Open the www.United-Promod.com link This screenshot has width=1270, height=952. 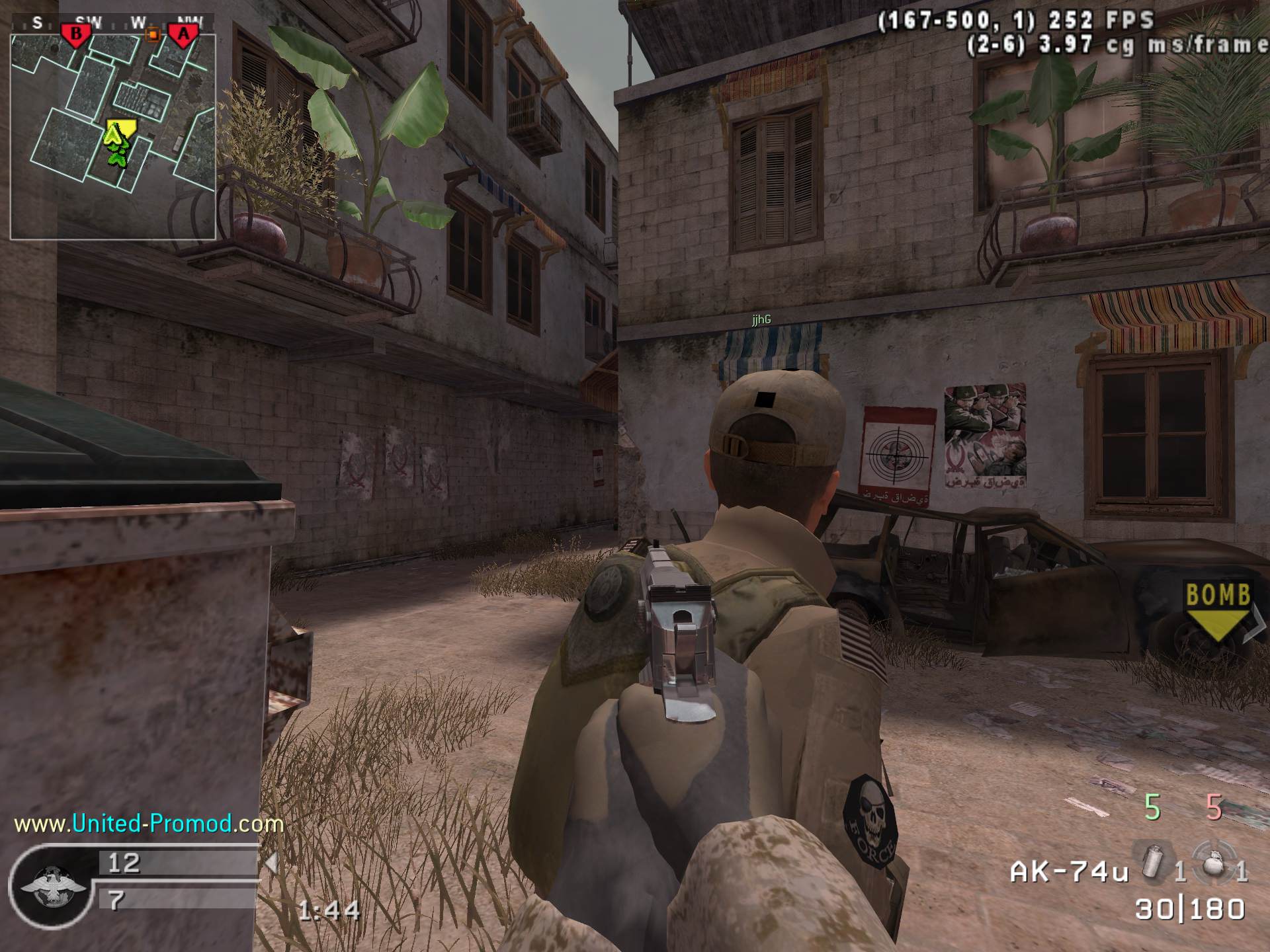pos(148,824)
